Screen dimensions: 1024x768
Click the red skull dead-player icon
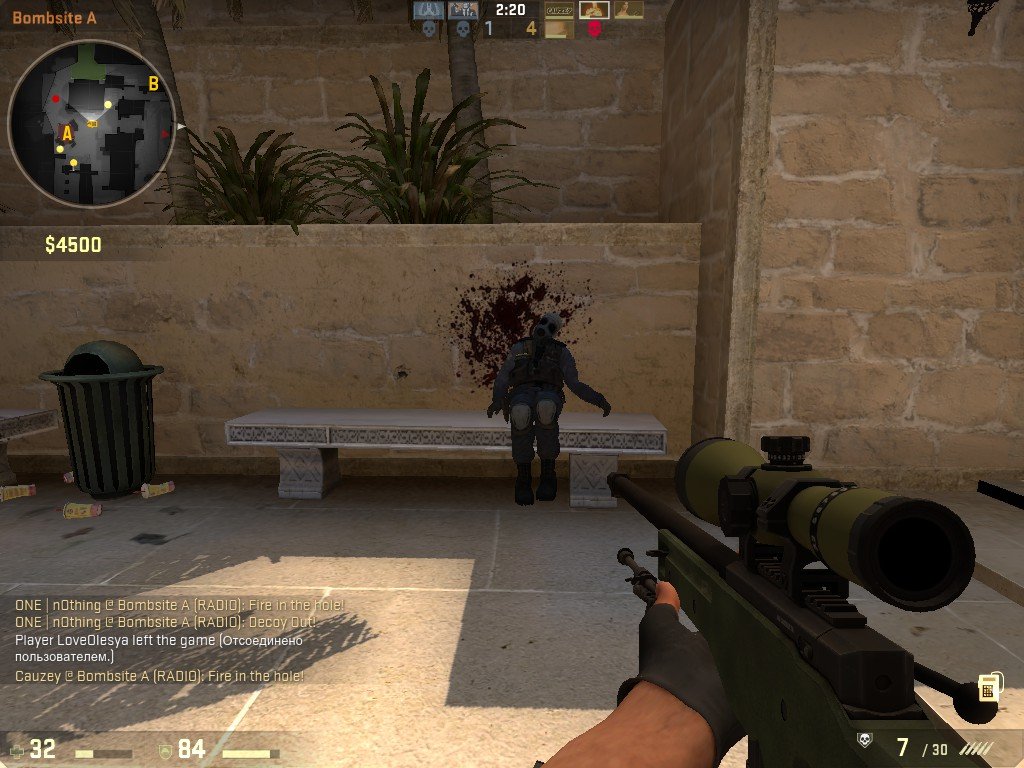594,30
